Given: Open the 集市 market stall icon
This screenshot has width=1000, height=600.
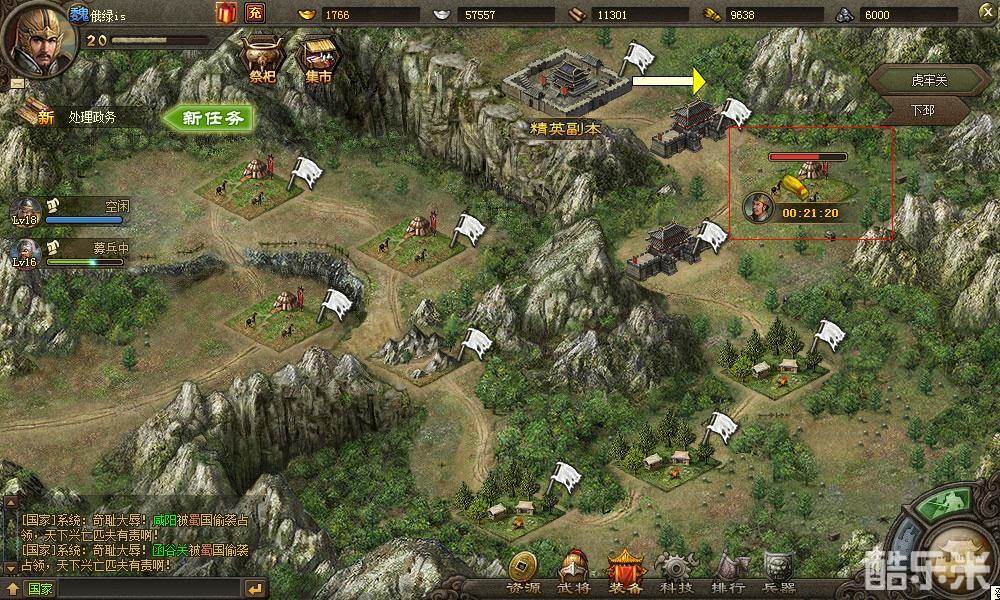Looking at the screenshot, I should tap(319, 58).
